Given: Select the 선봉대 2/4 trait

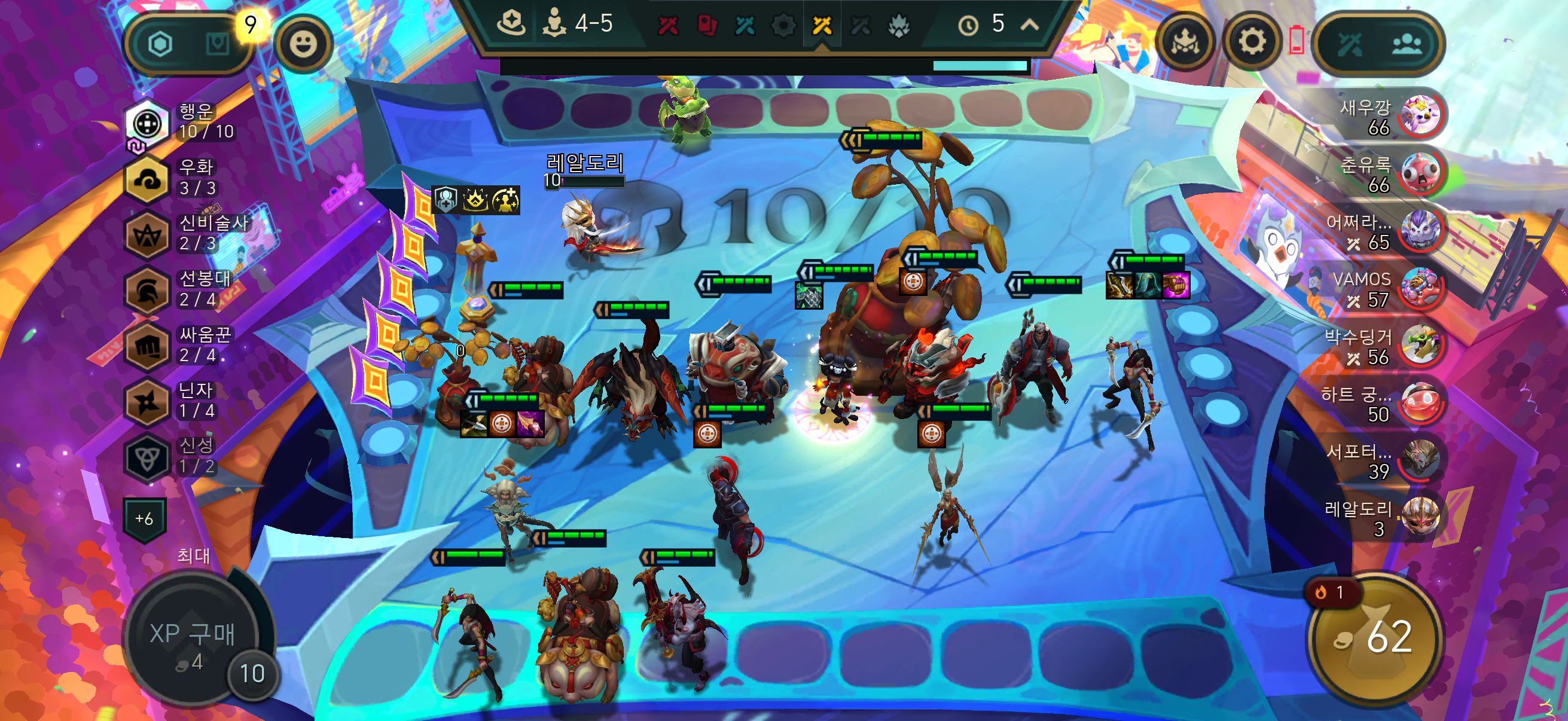Looking at the screenshot, I should (147, 291).
